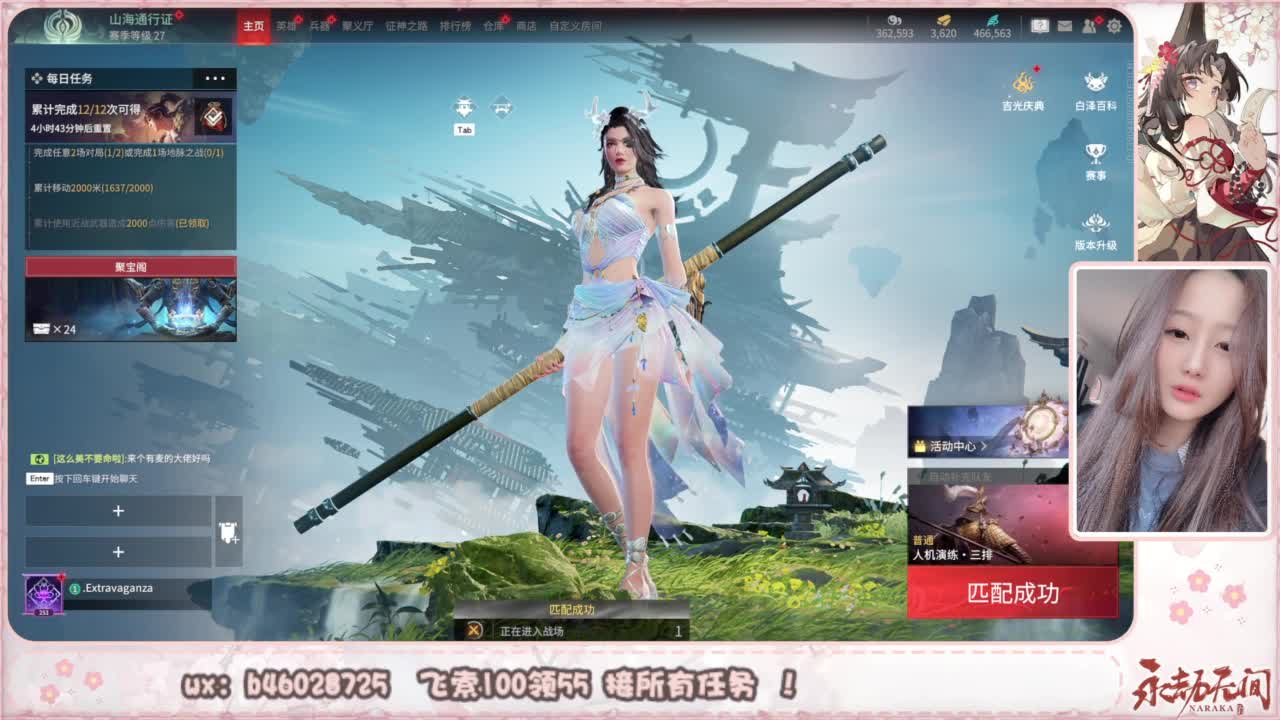Open the help guide book icon
The width and height of the screenshot is (1280, 720).
pos(1040,26)
